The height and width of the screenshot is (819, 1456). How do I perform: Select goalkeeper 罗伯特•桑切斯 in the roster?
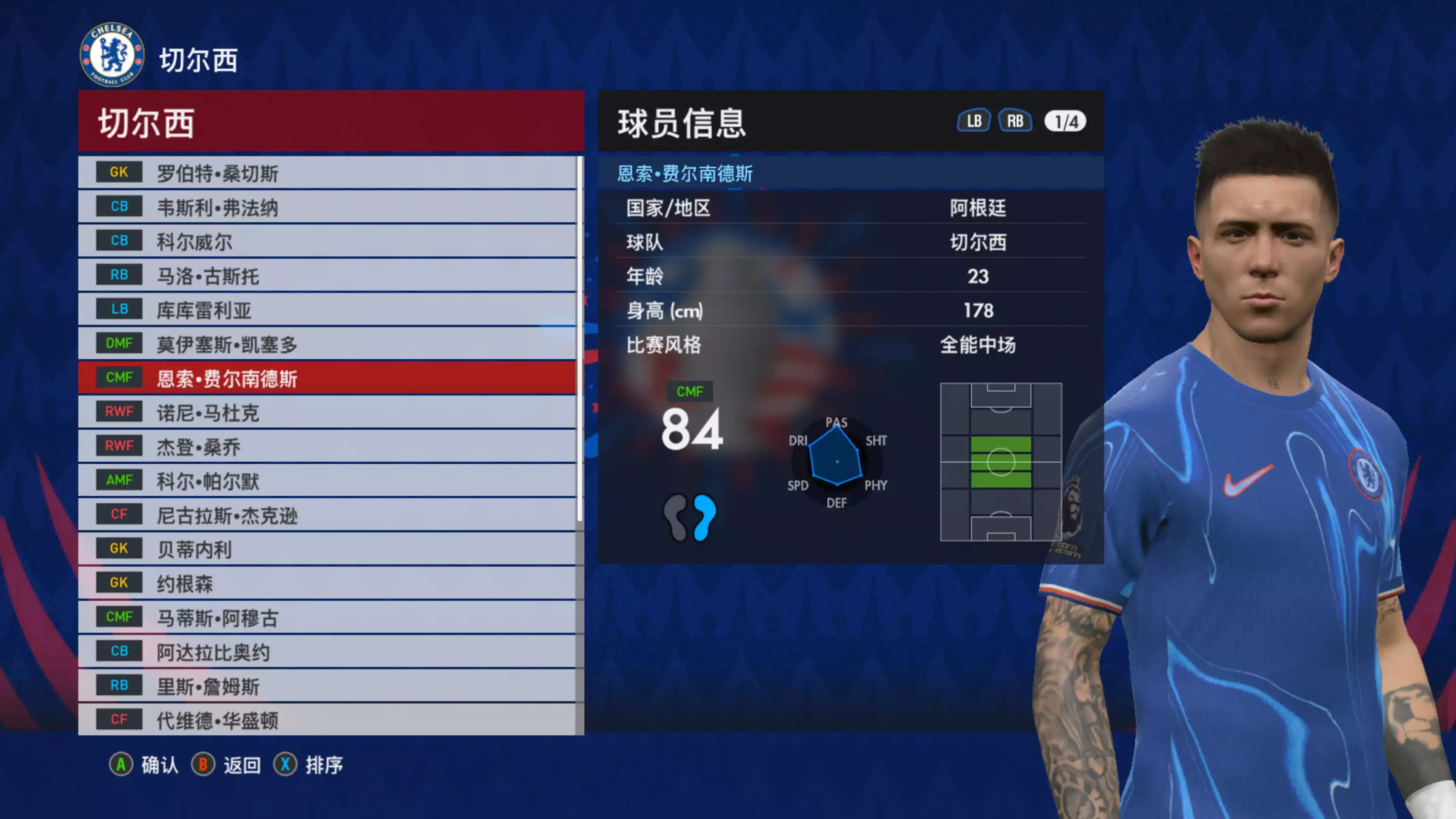(x=328, y=173)
